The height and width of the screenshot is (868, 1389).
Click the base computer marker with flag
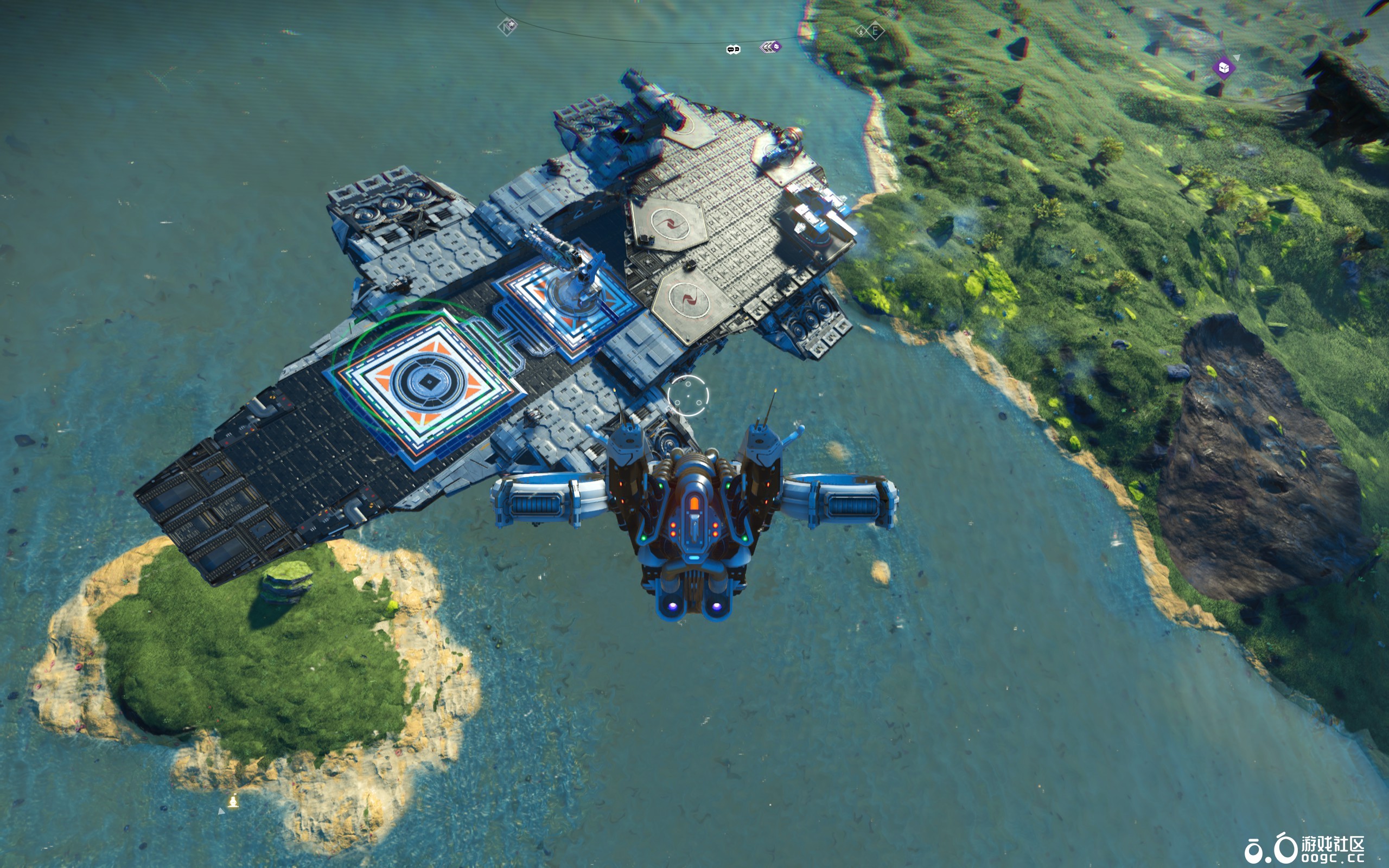tap(233, 801)
